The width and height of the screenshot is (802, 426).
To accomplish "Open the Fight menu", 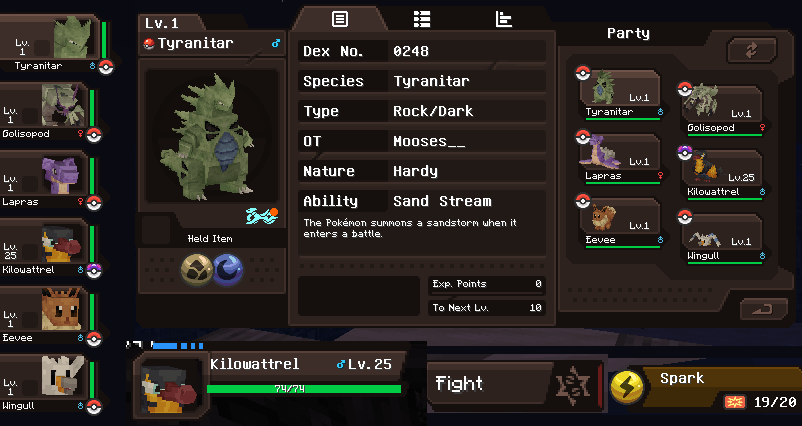I will pos(490,383).
